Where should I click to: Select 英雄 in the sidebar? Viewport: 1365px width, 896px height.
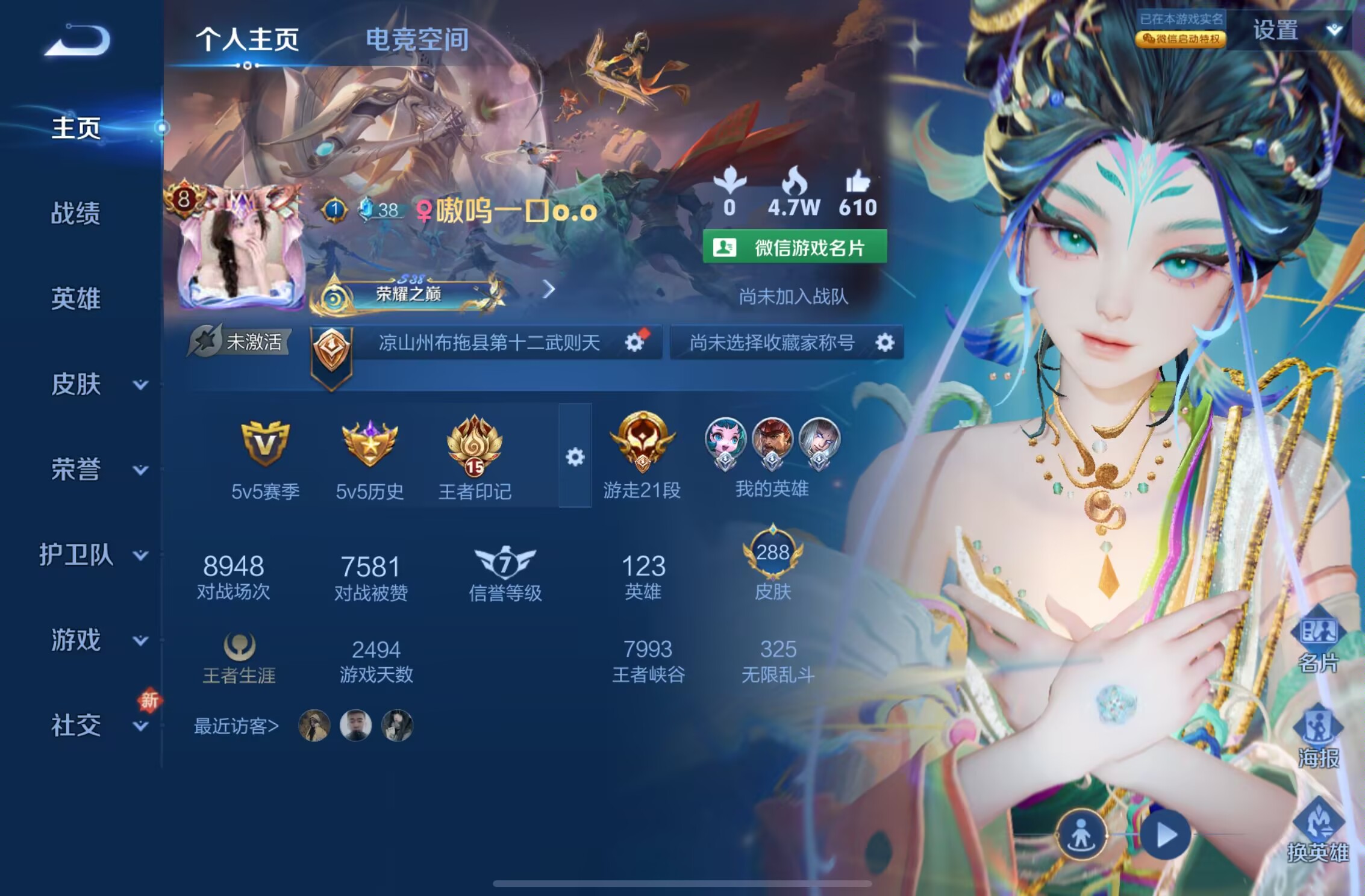click(x=76, y=299)
